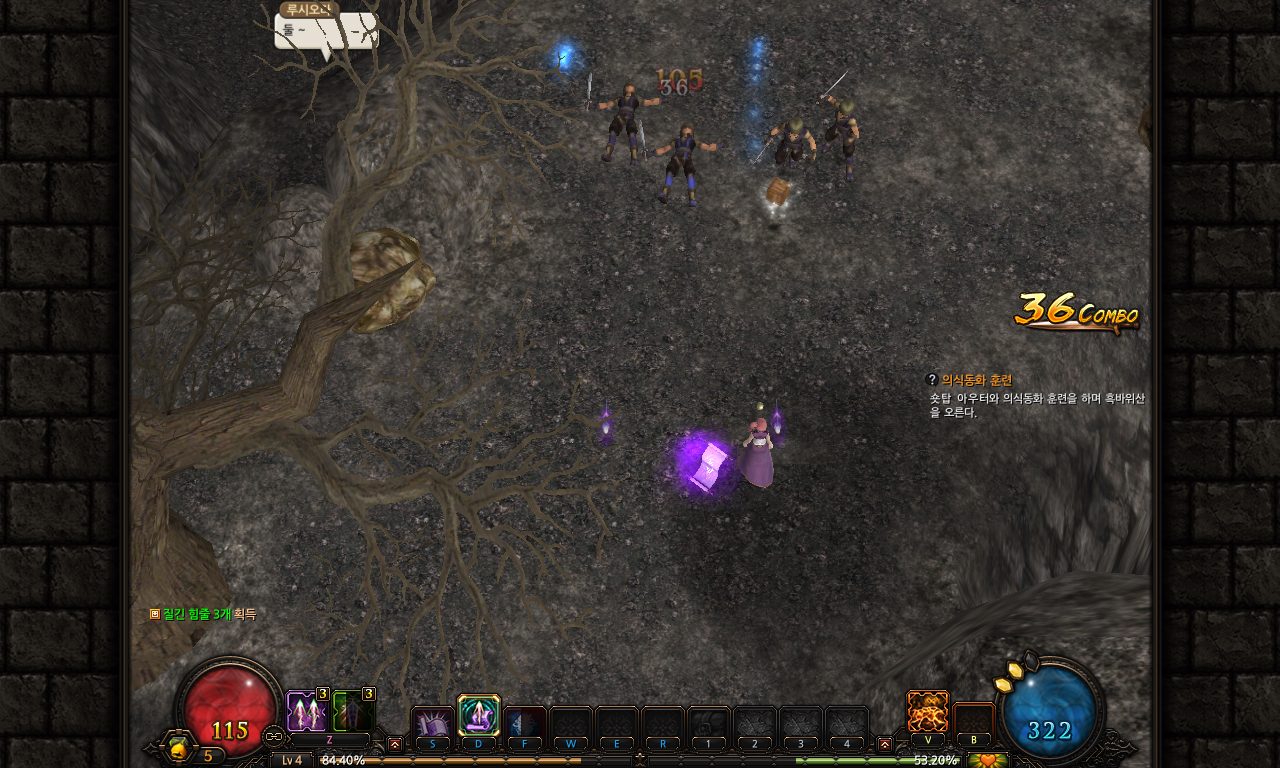Image resolution: width=1280 pixels, height=768 pixels.
Task: Expand the left hotbar arrow toggle
Action: point(395,744)
